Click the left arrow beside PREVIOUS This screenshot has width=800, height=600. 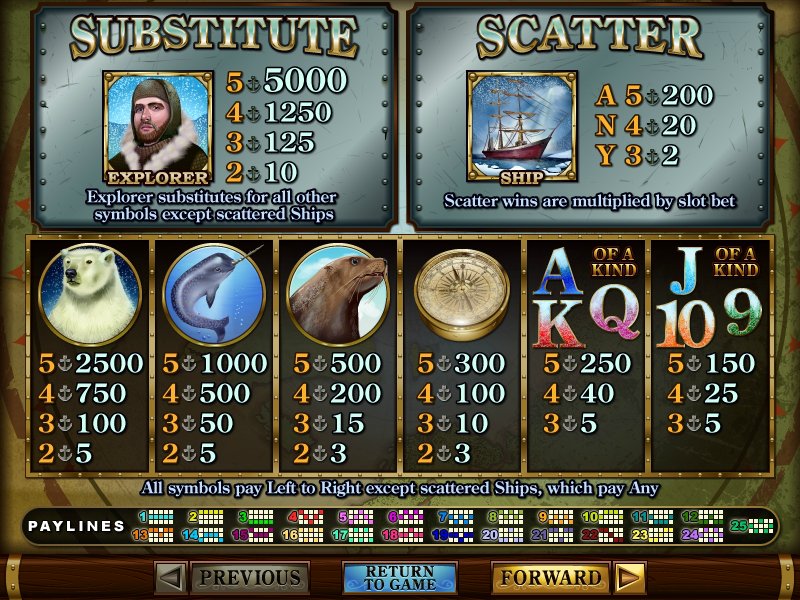click(x=171, y=578)
